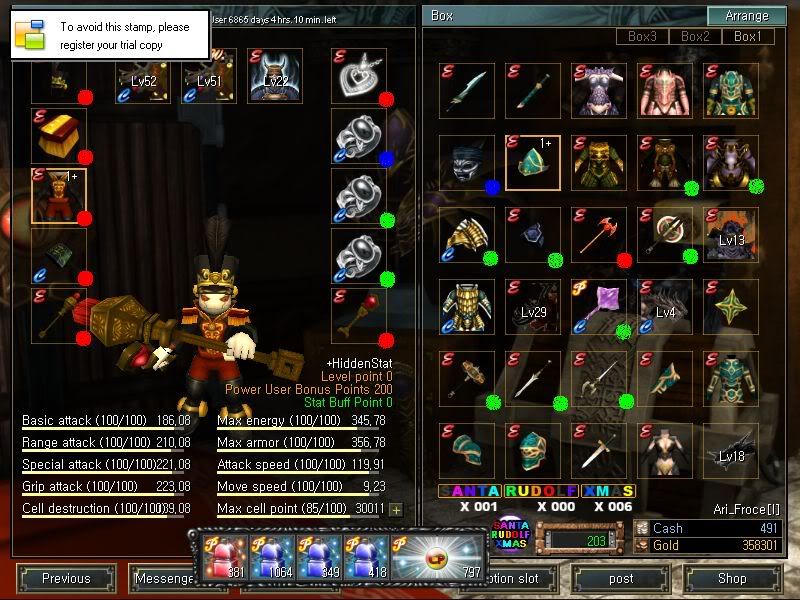Image resolution: width=800 pixels, height=600 pixels.
Task: Select the treasure chest equipment slot
Action: point(58,136)
